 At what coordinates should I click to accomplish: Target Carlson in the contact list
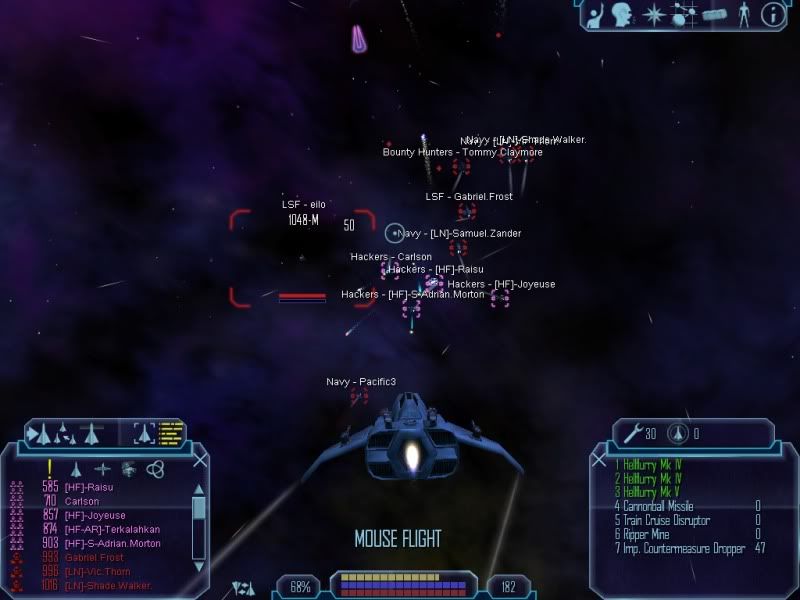point(82,501)
